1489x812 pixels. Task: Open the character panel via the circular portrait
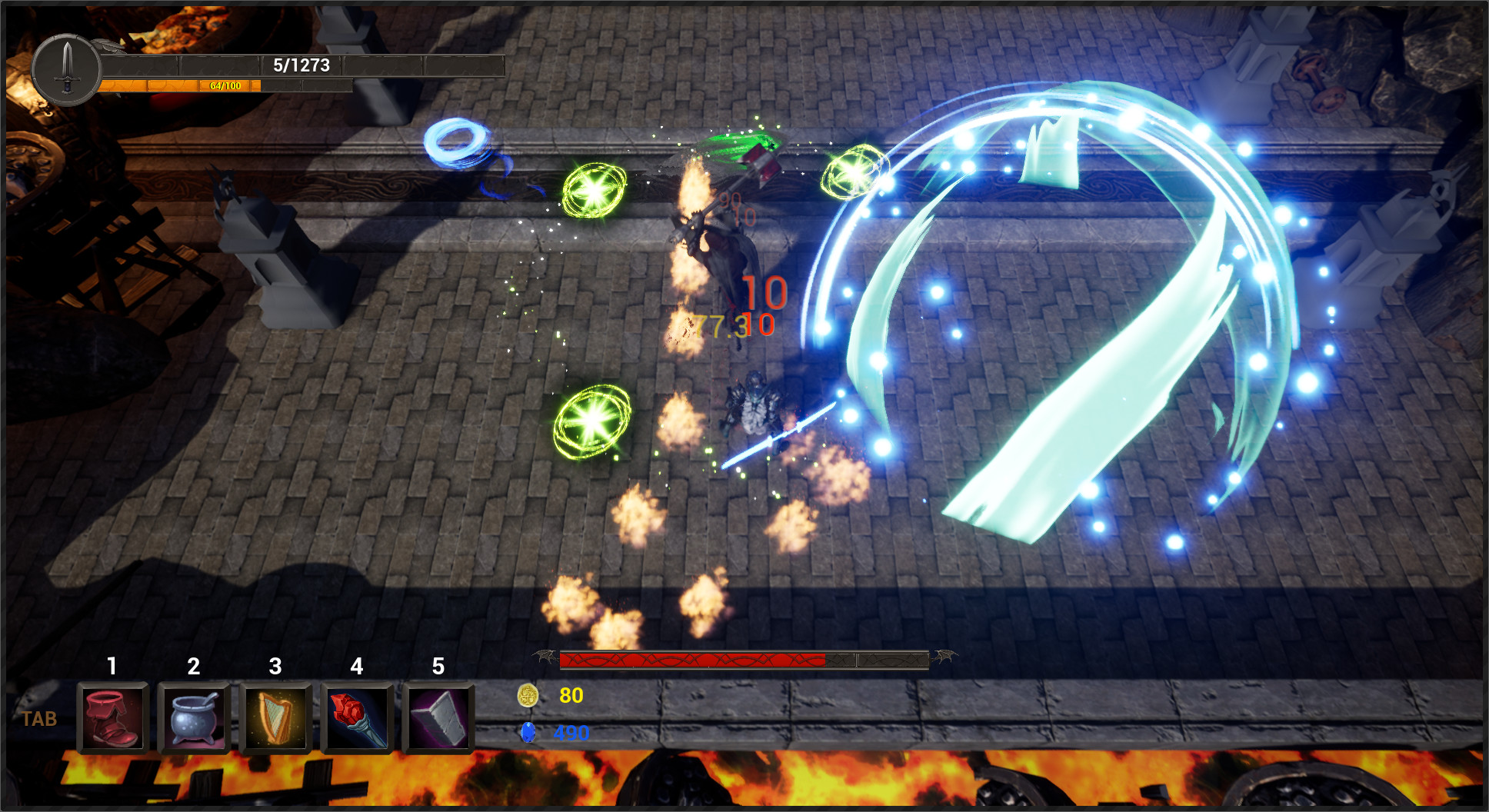(x=68, y=69)
